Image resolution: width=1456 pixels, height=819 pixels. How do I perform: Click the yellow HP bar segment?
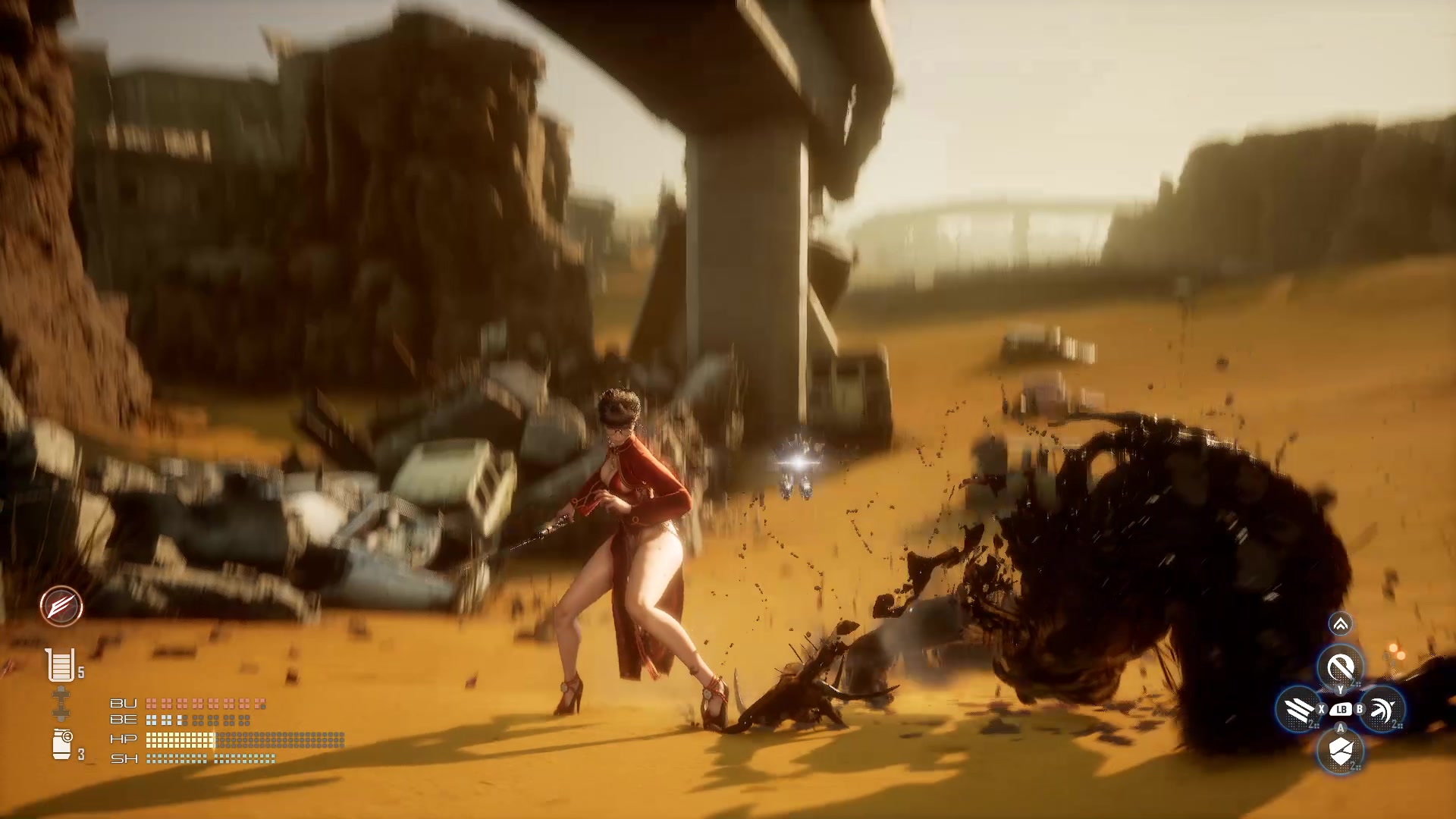tap(178, 739)
